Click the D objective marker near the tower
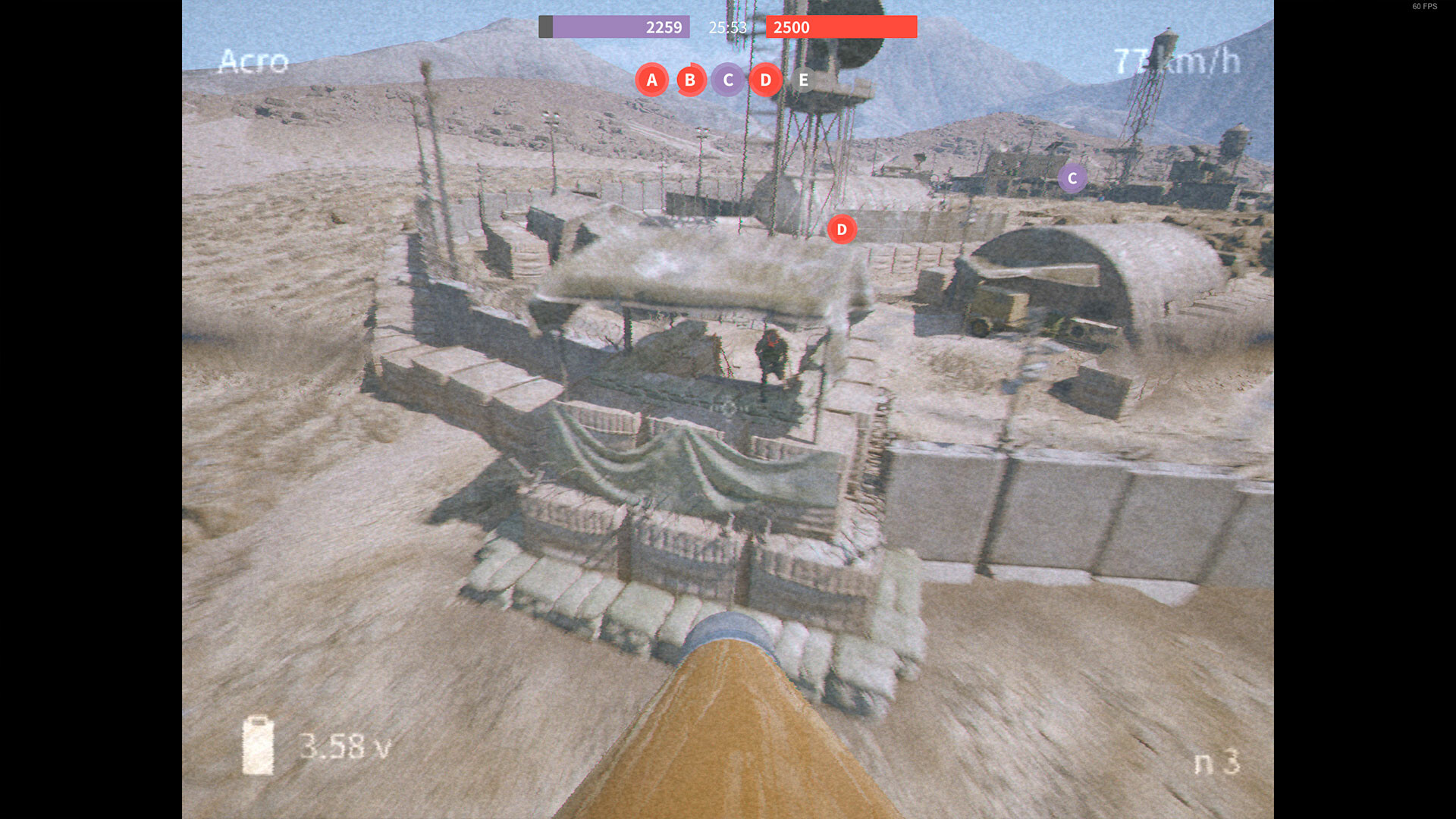1456x819 pixels. coord(841,229)
